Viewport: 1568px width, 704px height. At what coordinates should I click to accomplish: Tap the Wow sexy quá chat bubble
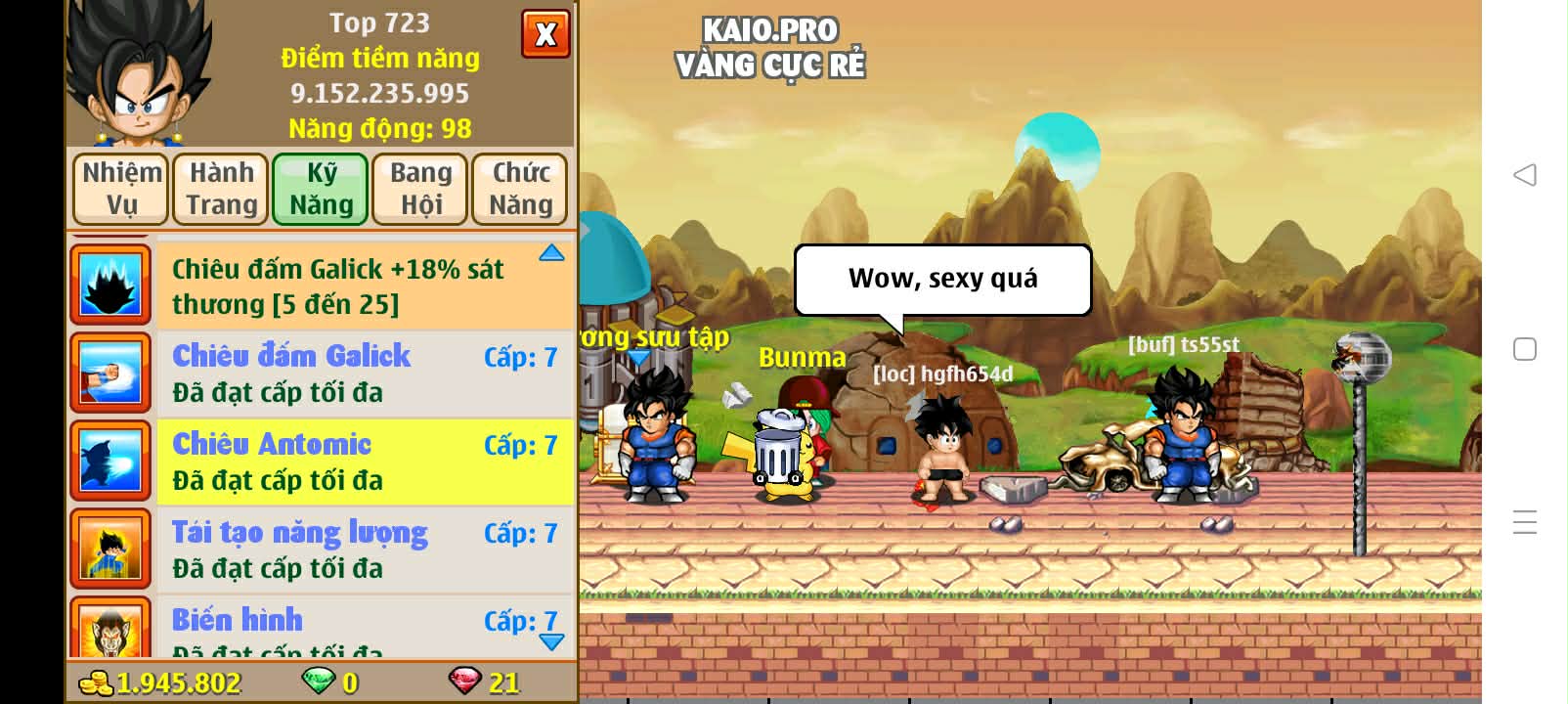click(x=941, y=279)
